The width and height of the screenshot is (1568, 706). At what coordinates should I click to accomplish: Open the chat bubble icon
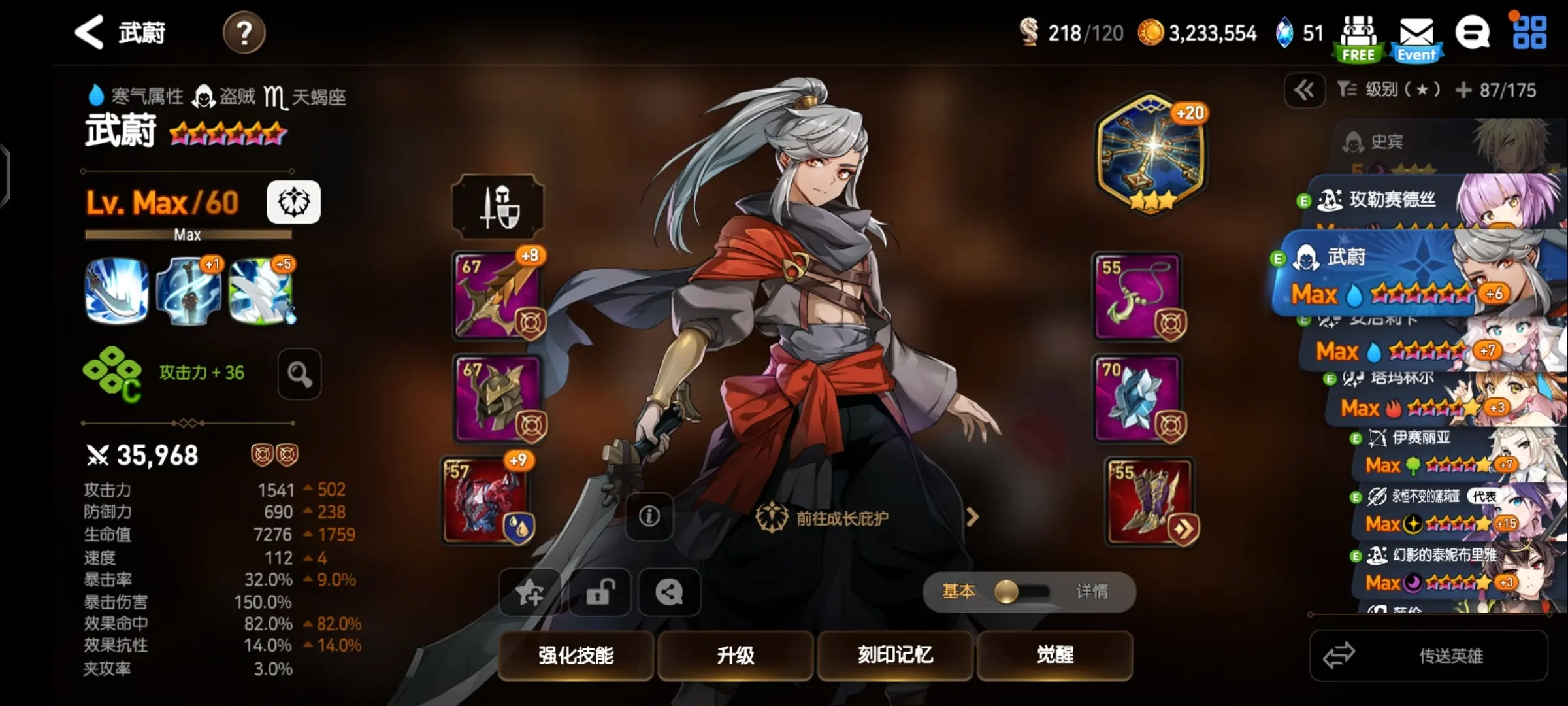point(1473,33)
